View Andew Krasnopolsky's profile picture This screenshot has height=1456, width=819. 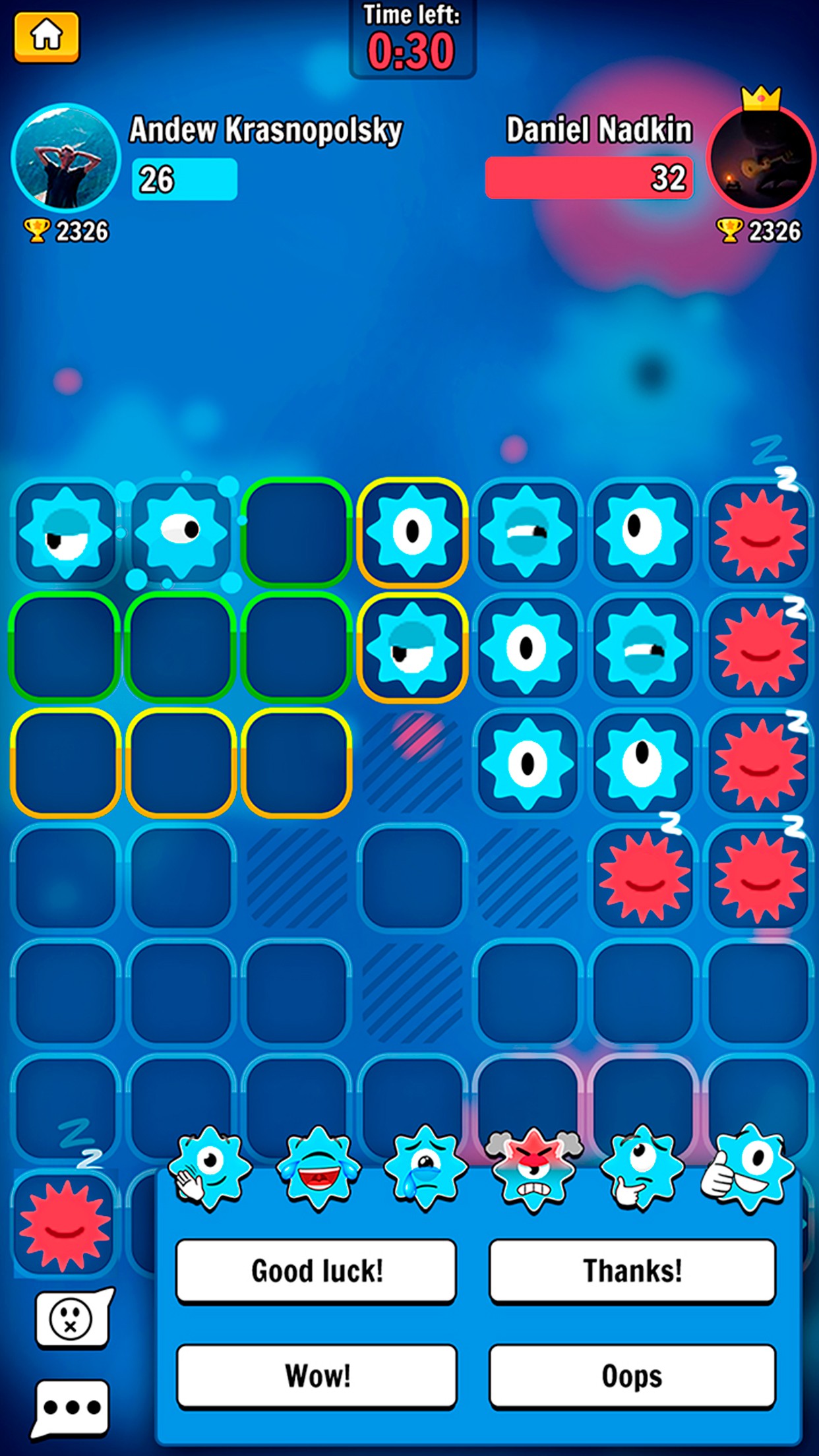coord(65,158)
